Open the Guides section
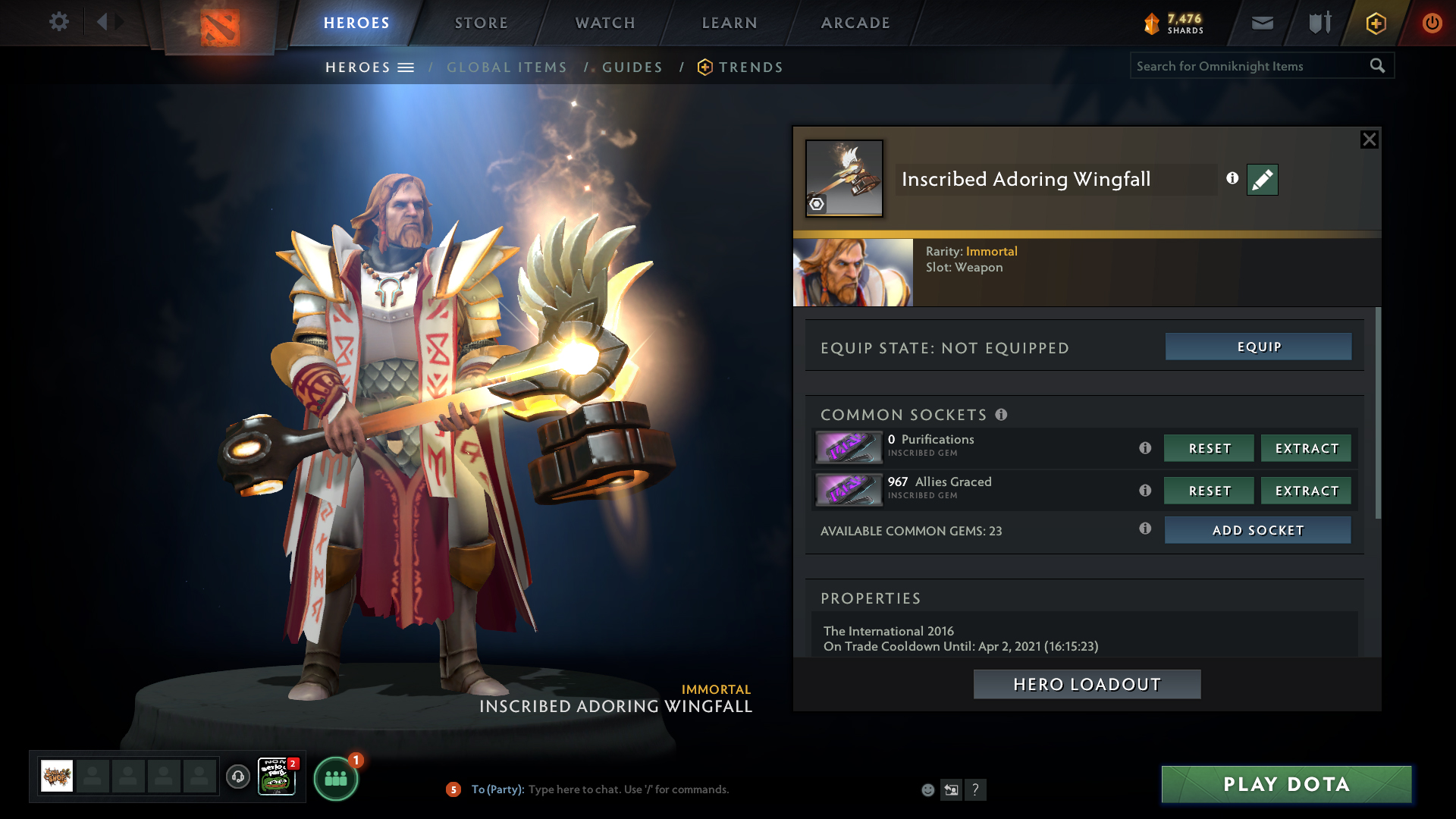The width and height of the screenshot is (1456, 819). point(632,67)
